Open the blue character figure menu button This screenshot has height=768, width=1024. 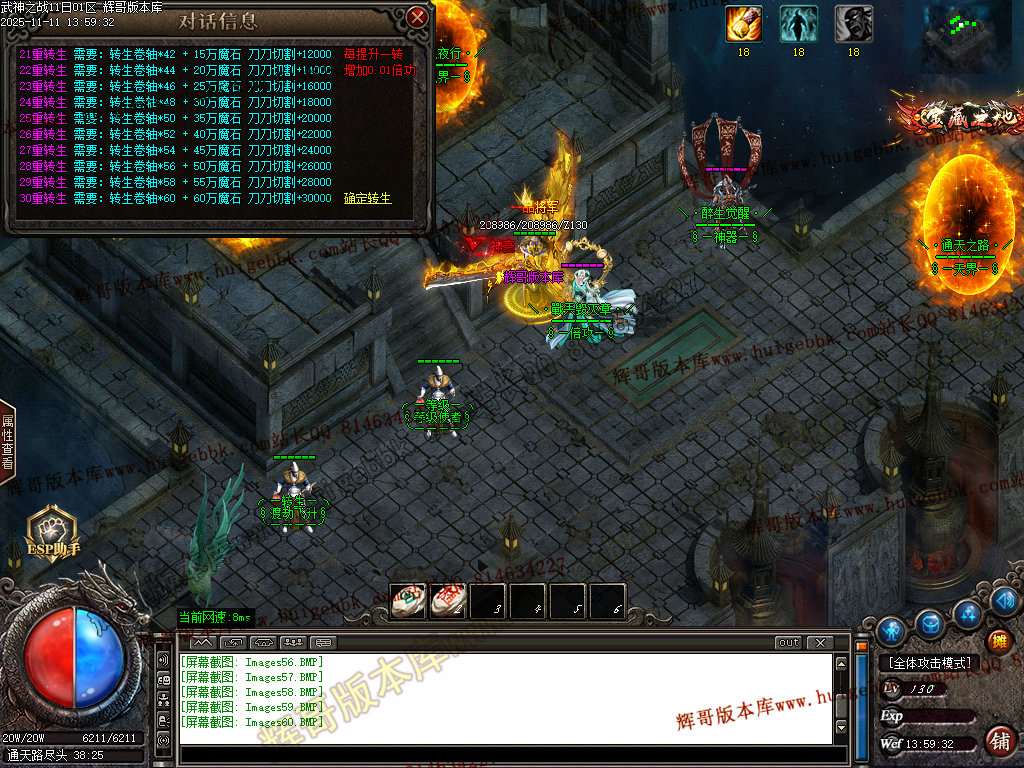point(890,630)
